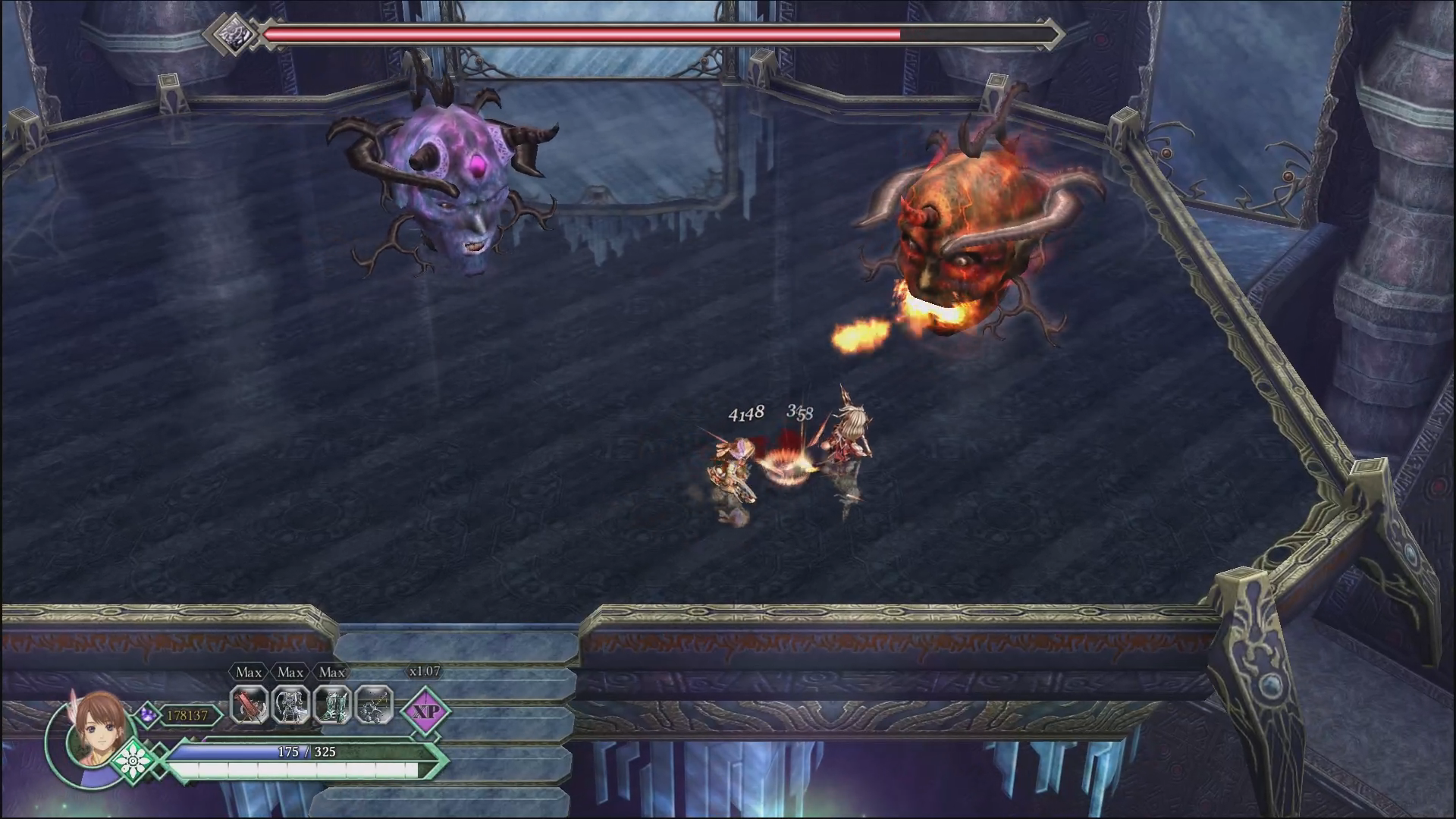Click the purple gem currency icon
The width and height of the screenshot is (1456, 819).
click(x=148, y=714)
